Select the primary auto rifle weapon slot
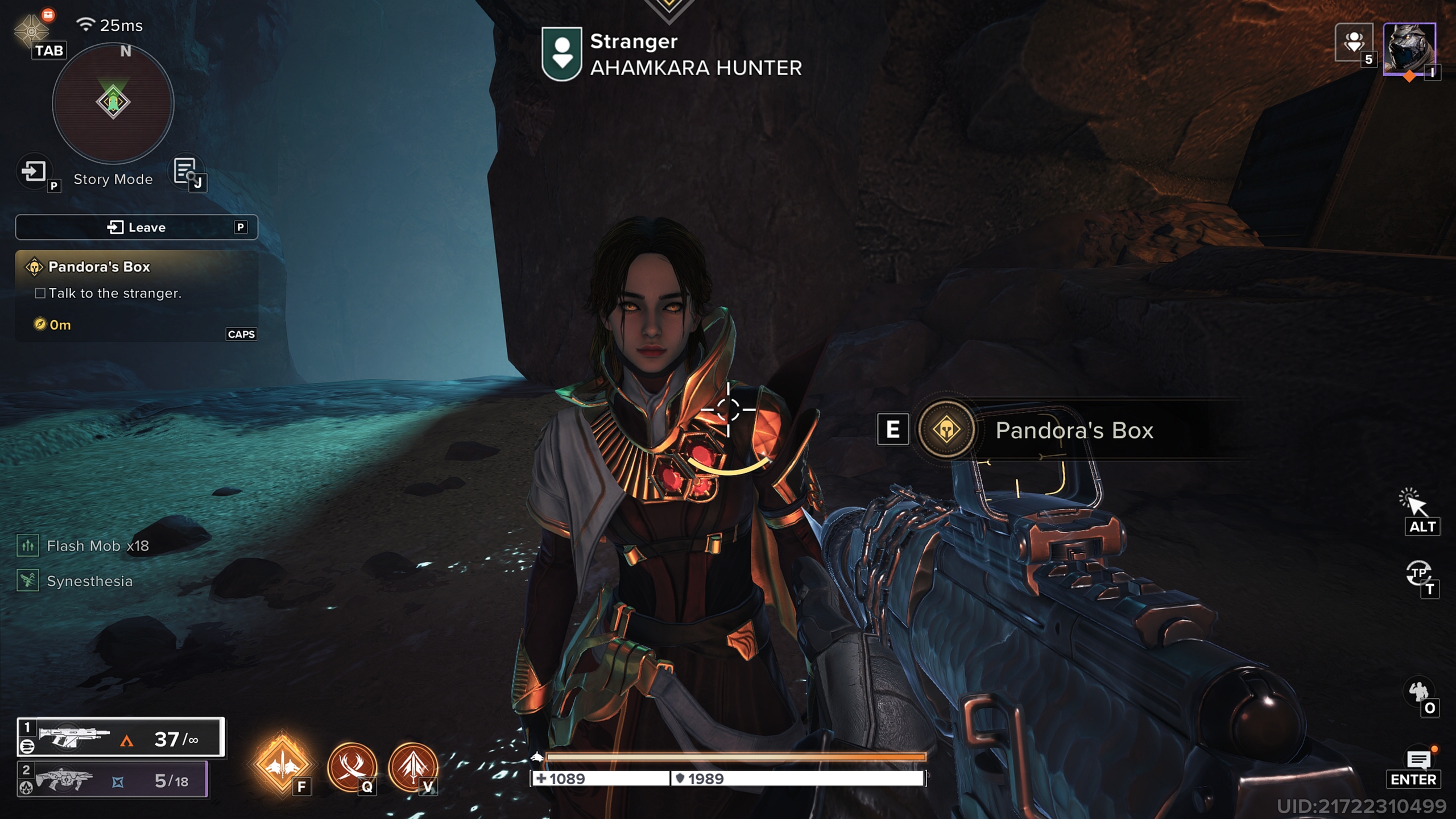 (x=121, y=738)
